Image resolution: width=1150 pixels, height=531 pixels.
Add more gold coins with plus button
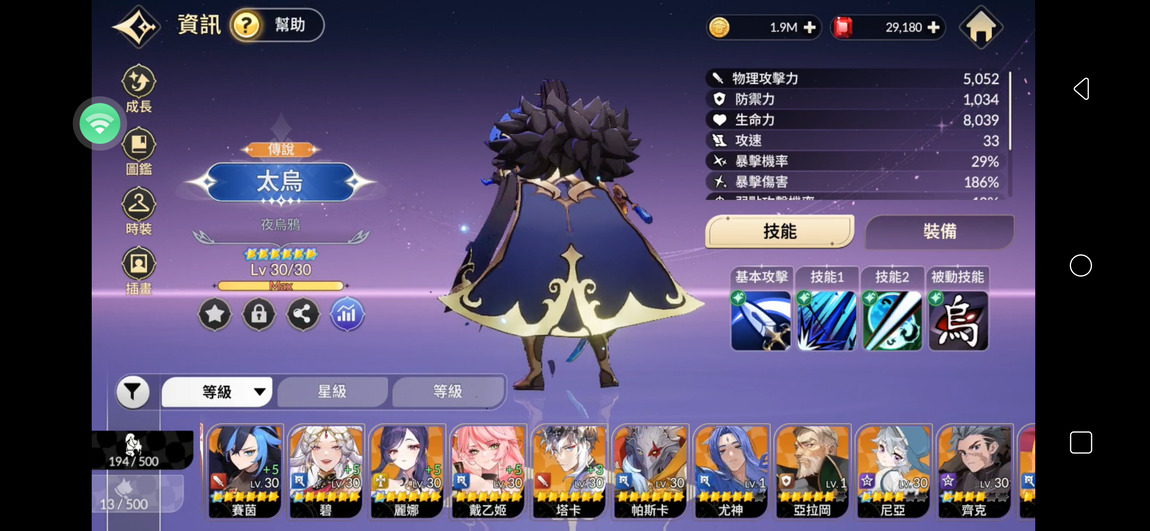tap(809, 27)
